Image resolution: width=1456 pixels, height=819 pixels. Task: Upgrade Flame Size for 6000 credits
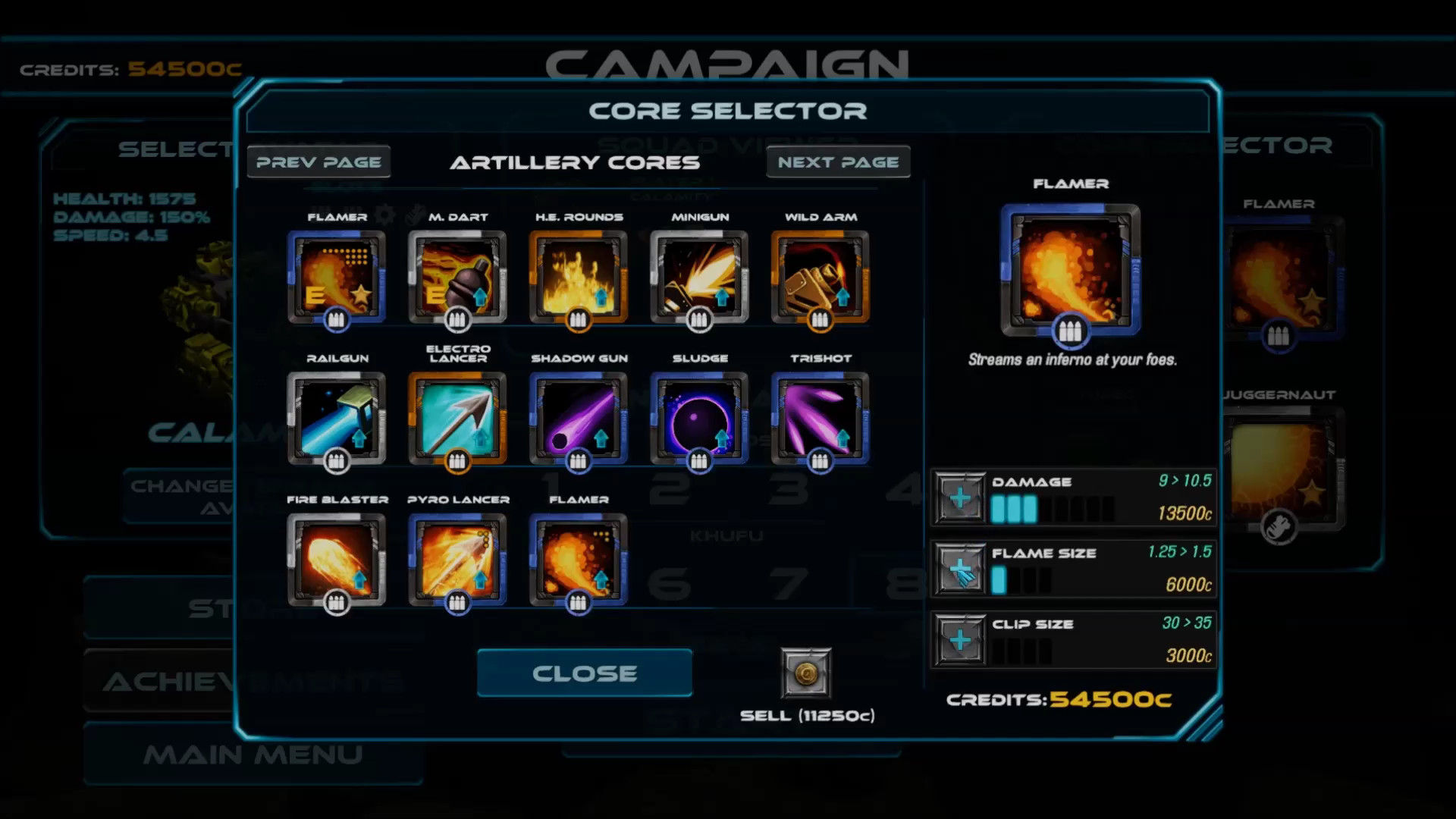pyautogui.click(x=959, y=567)
